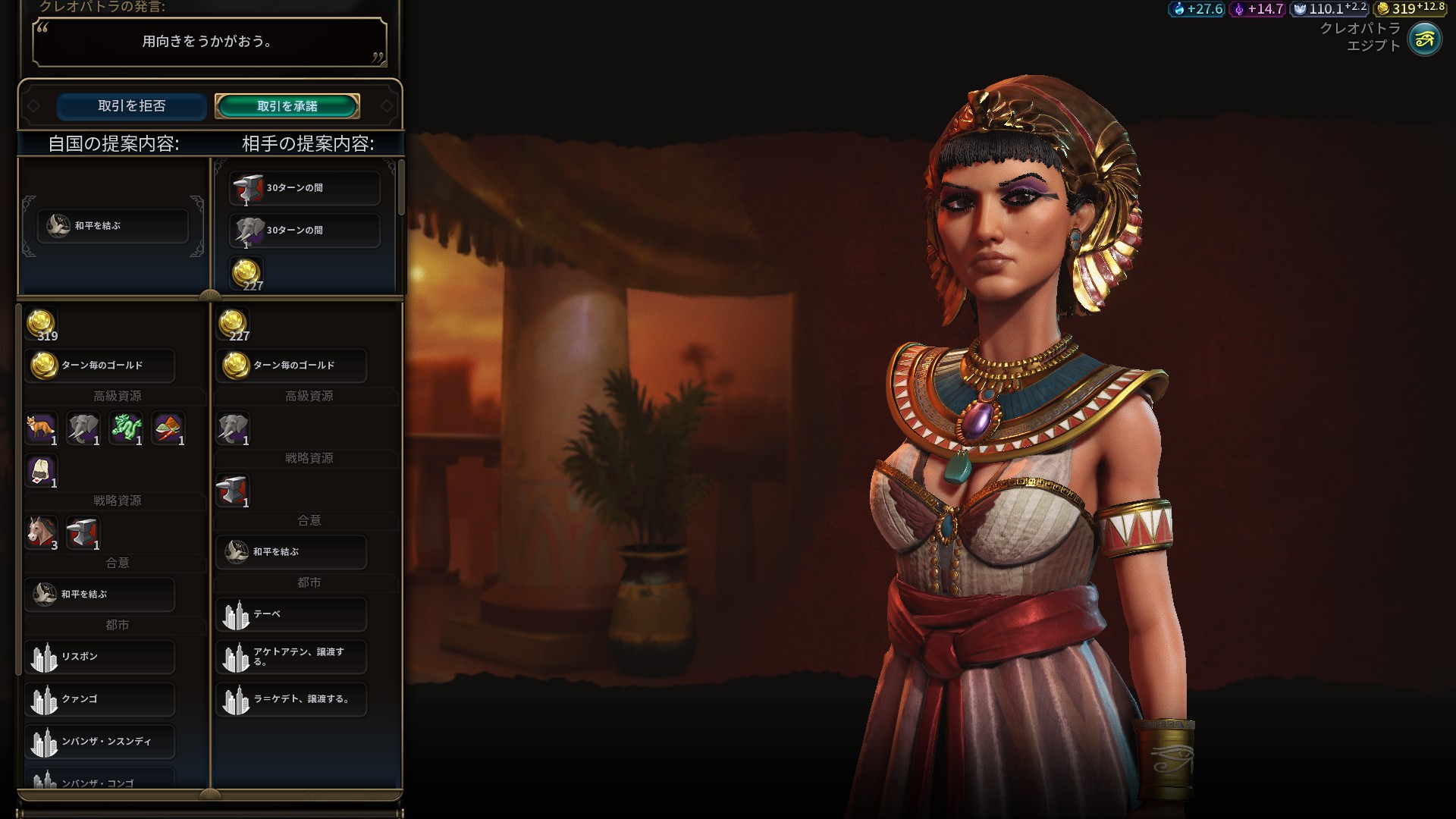
Task: Offer the green jade dragon resource
Action: tap(126, 428)
